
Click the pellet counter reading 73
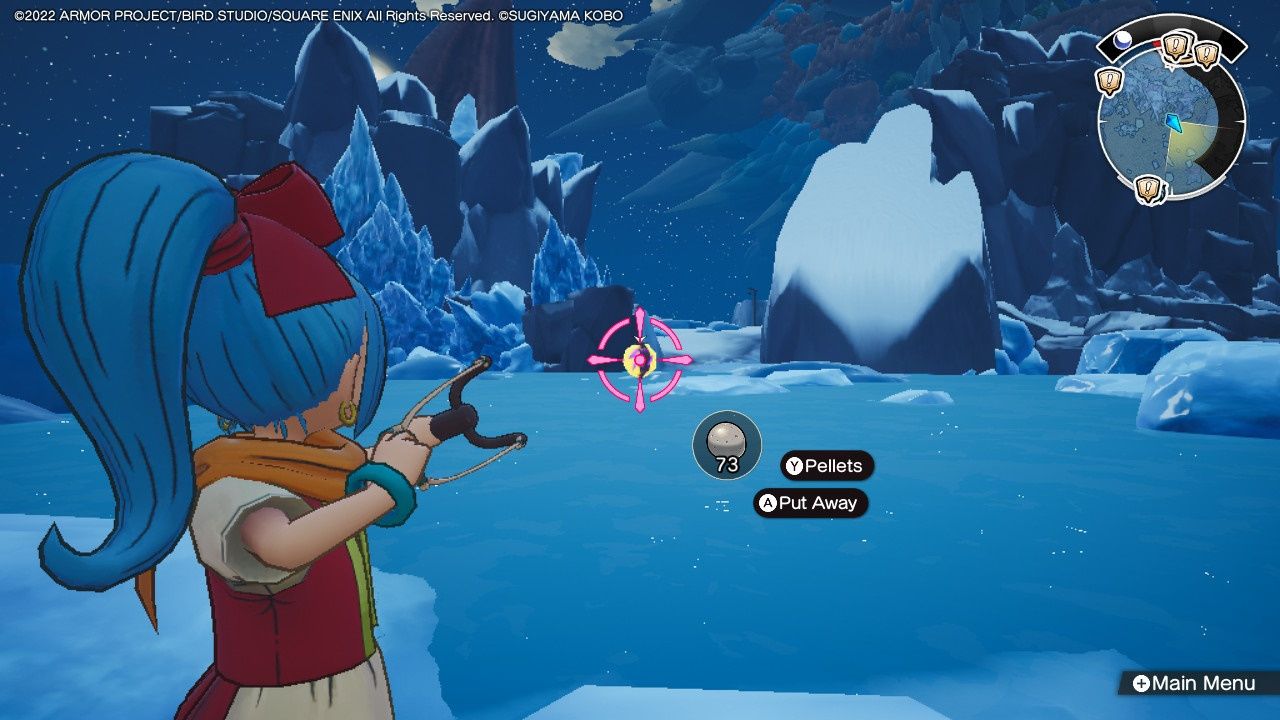point(729,462)
